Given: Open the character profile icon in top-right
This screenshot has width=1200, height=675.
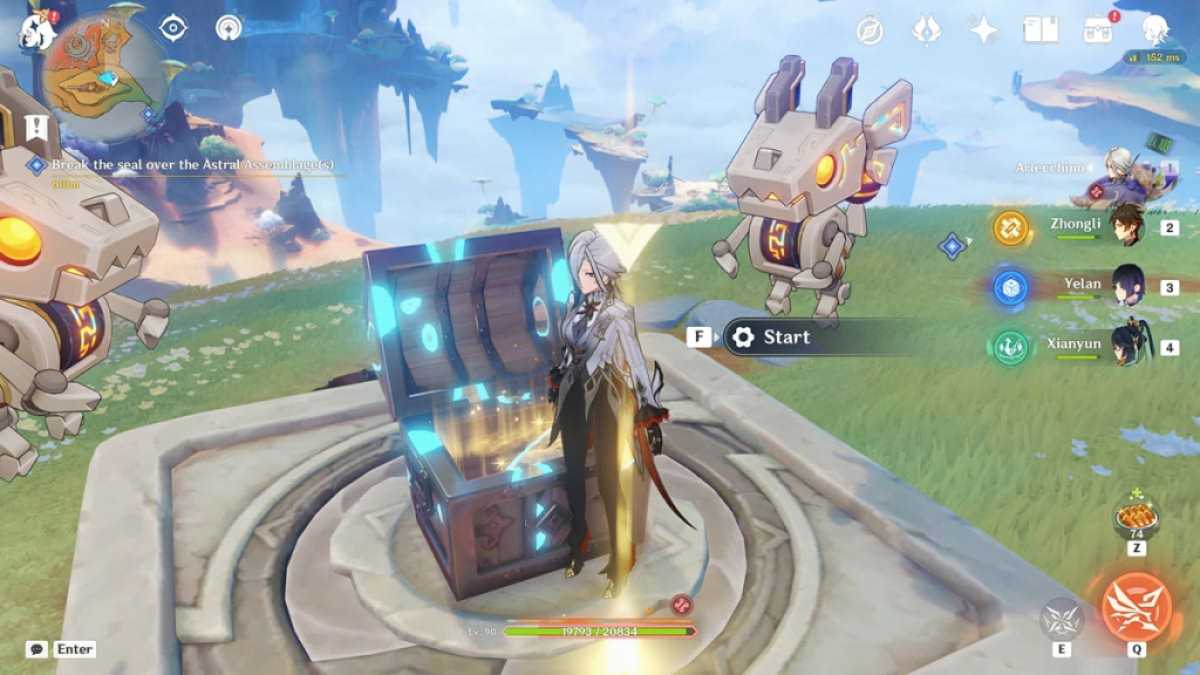Looking at the screenshot, I should click(x=1155, y=30).
